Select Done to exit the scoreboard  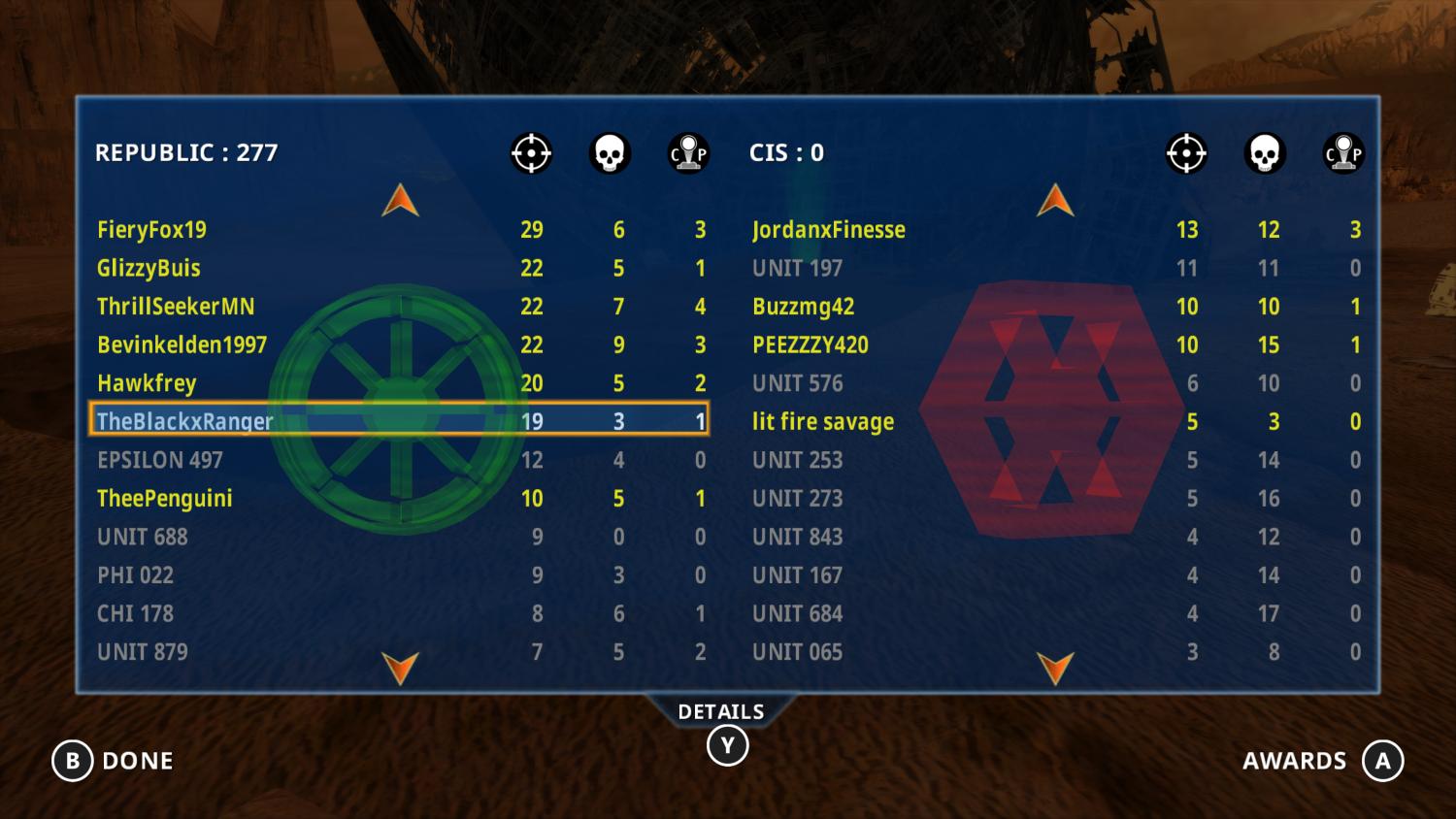139,761
